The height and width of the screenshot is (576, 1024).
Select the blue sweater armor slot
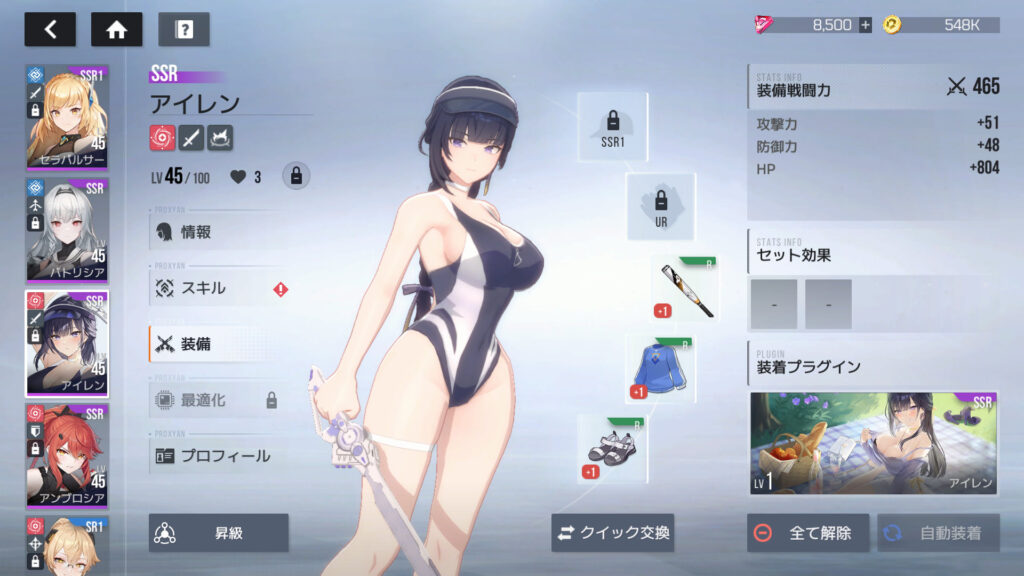click(x=661, y=369)
